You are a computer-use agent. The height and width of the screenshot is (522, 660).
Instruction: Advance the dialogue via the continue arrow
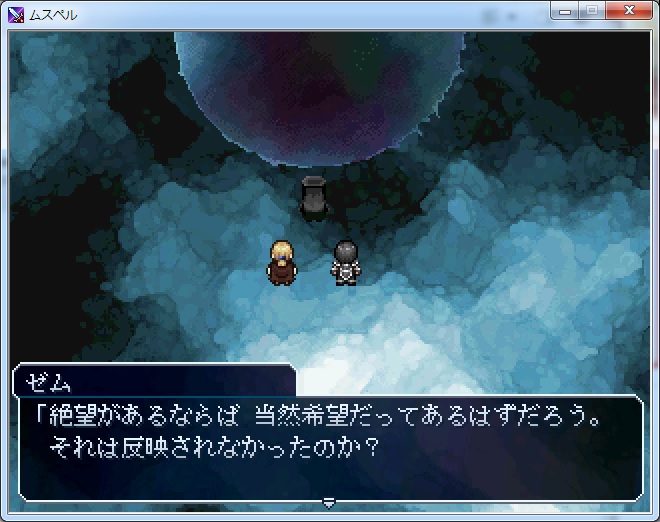pos(328,501)
